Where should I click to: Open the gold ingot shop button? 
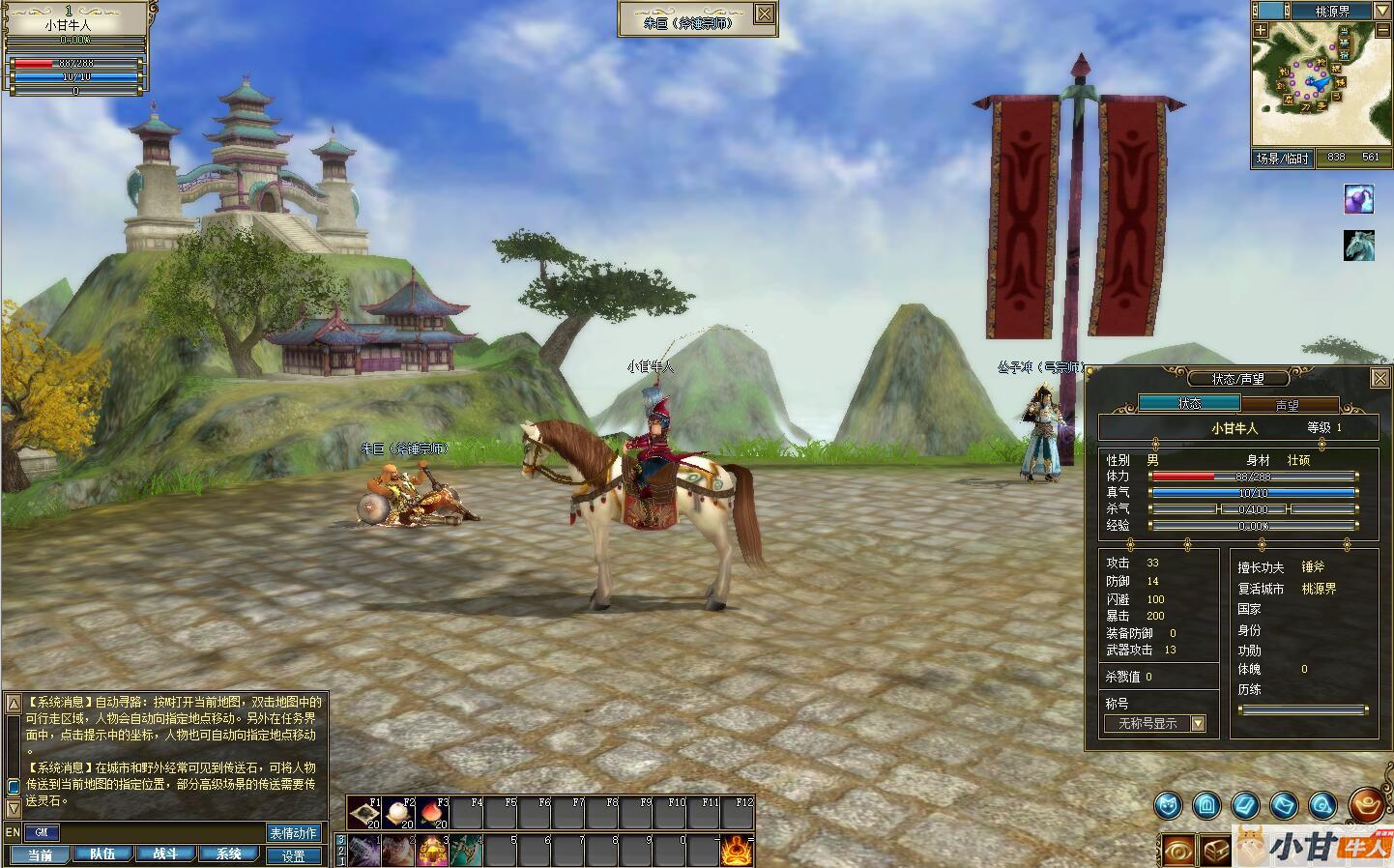pos(1367,803)
